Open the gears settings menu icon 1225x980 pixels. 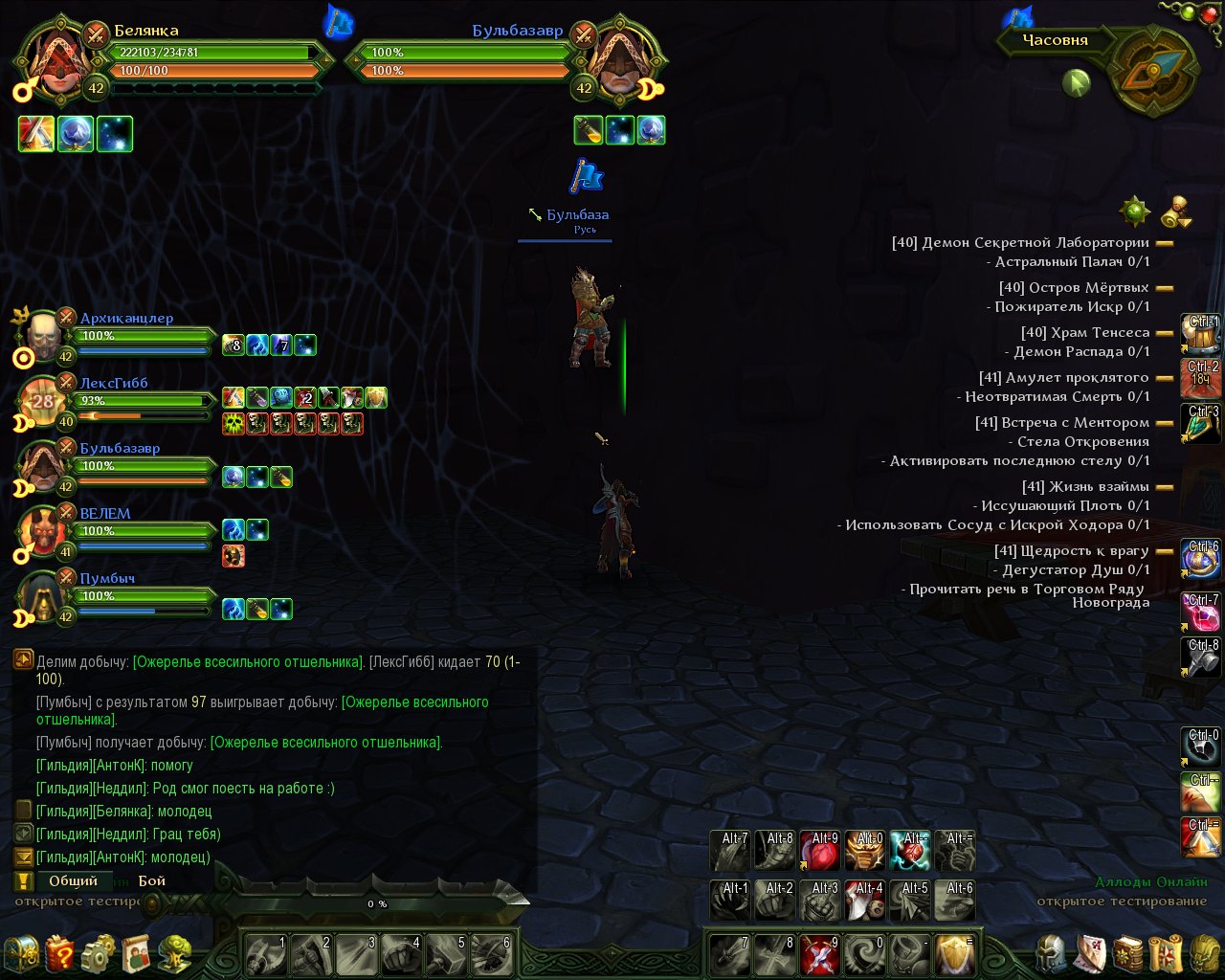(x=98, y=954)
